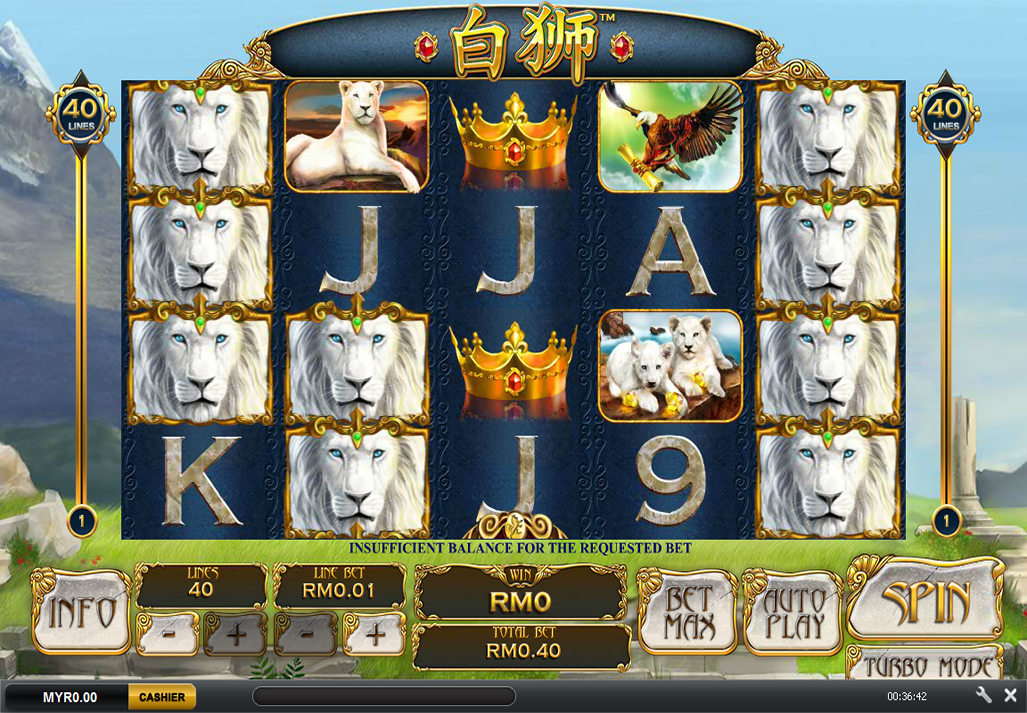The width and height of the screenshot is (1027, 713).
Task: Toggle Turbo Mode
Action: click(x=926, y=665)
